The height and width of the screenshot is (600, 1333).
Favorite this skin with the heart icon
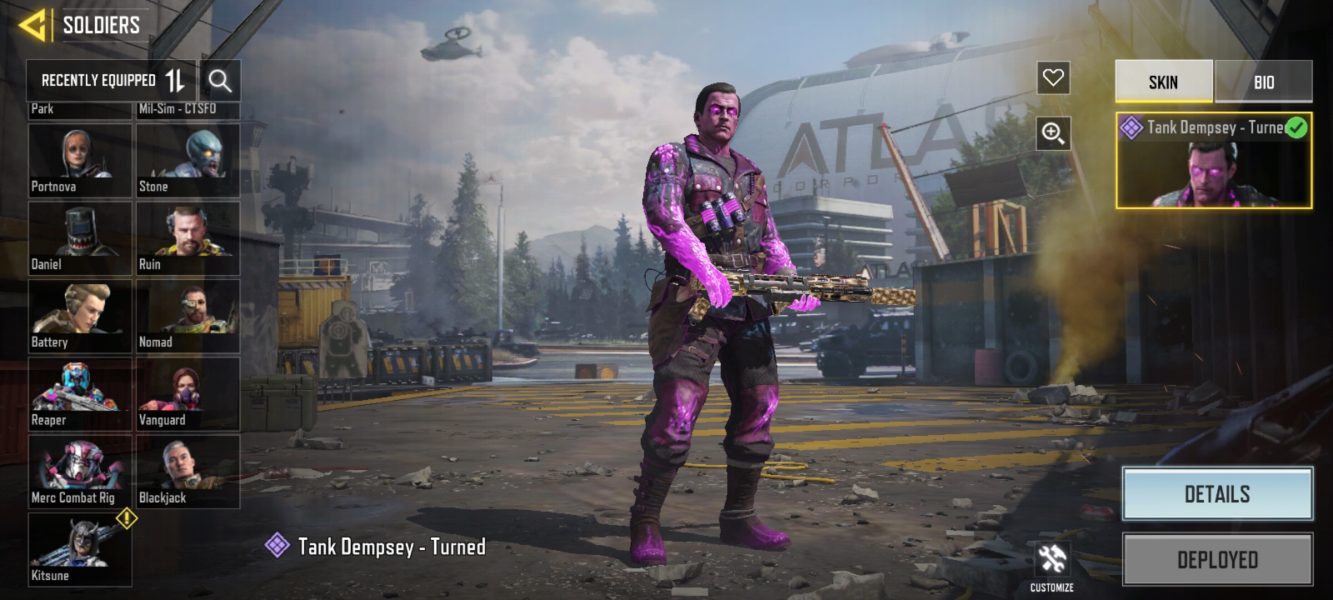tap(1053, 78)
